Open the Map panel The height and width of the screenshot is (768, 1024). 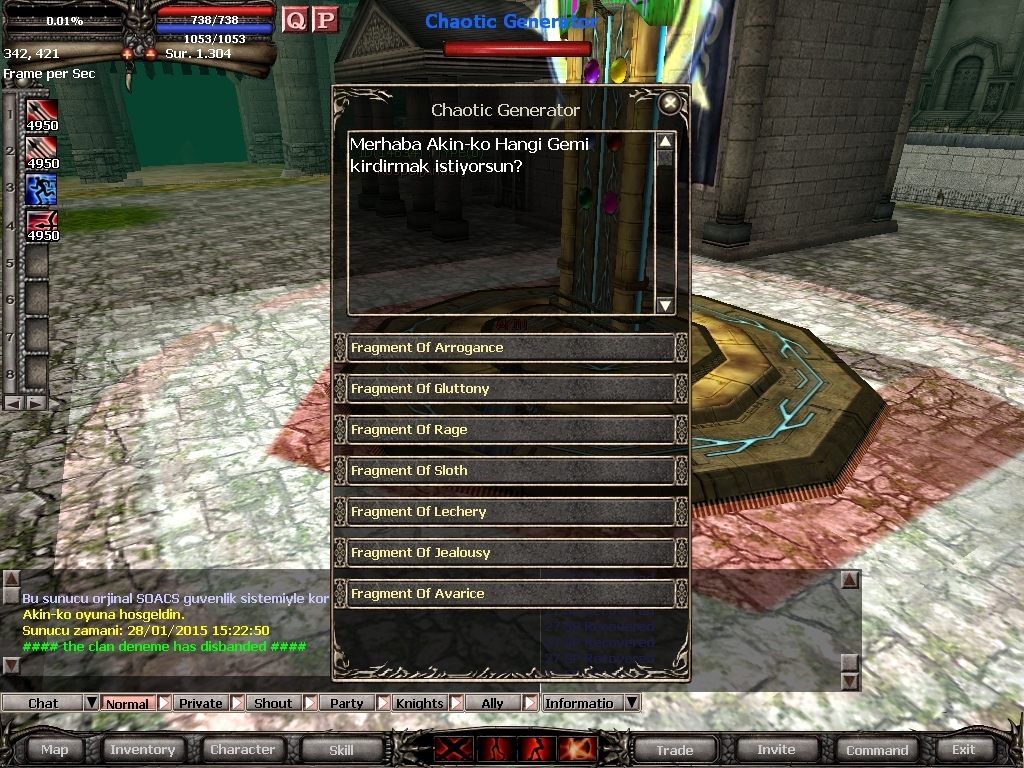click(55, 749)
